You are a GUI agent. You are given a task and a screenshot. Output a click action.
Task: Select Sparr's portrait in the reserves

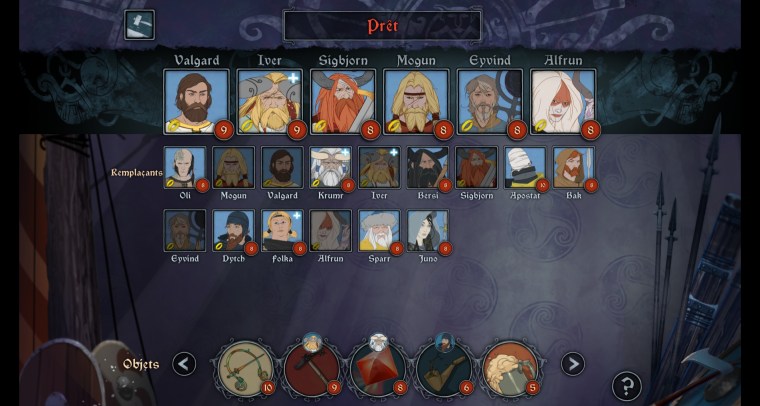click(x=379, y=230)
